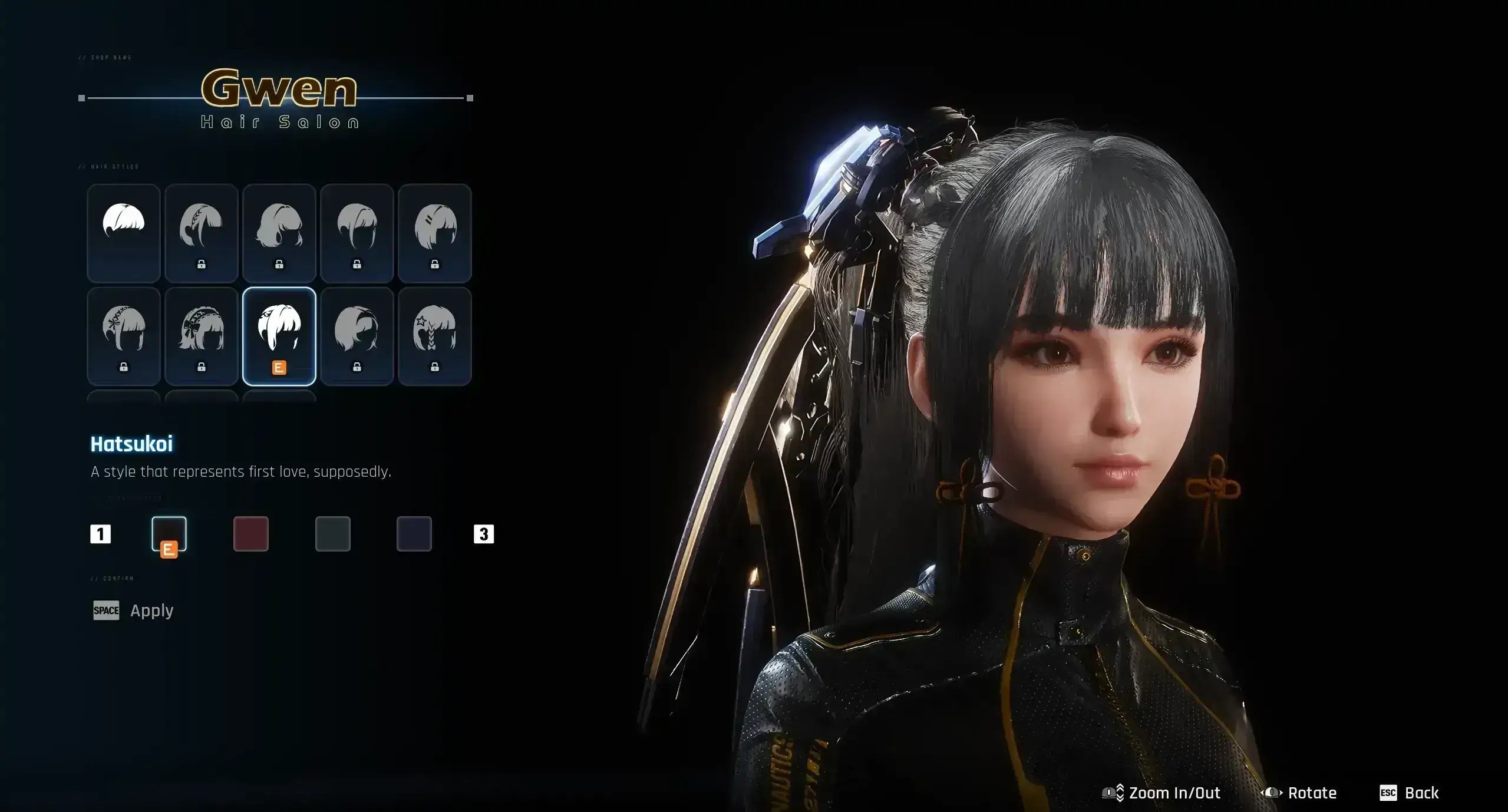The height and width of the screenshot is (812, 1508).
Task: Select the locked hairstyle with two-bar hair clip
Action: [x=435, y=233]
